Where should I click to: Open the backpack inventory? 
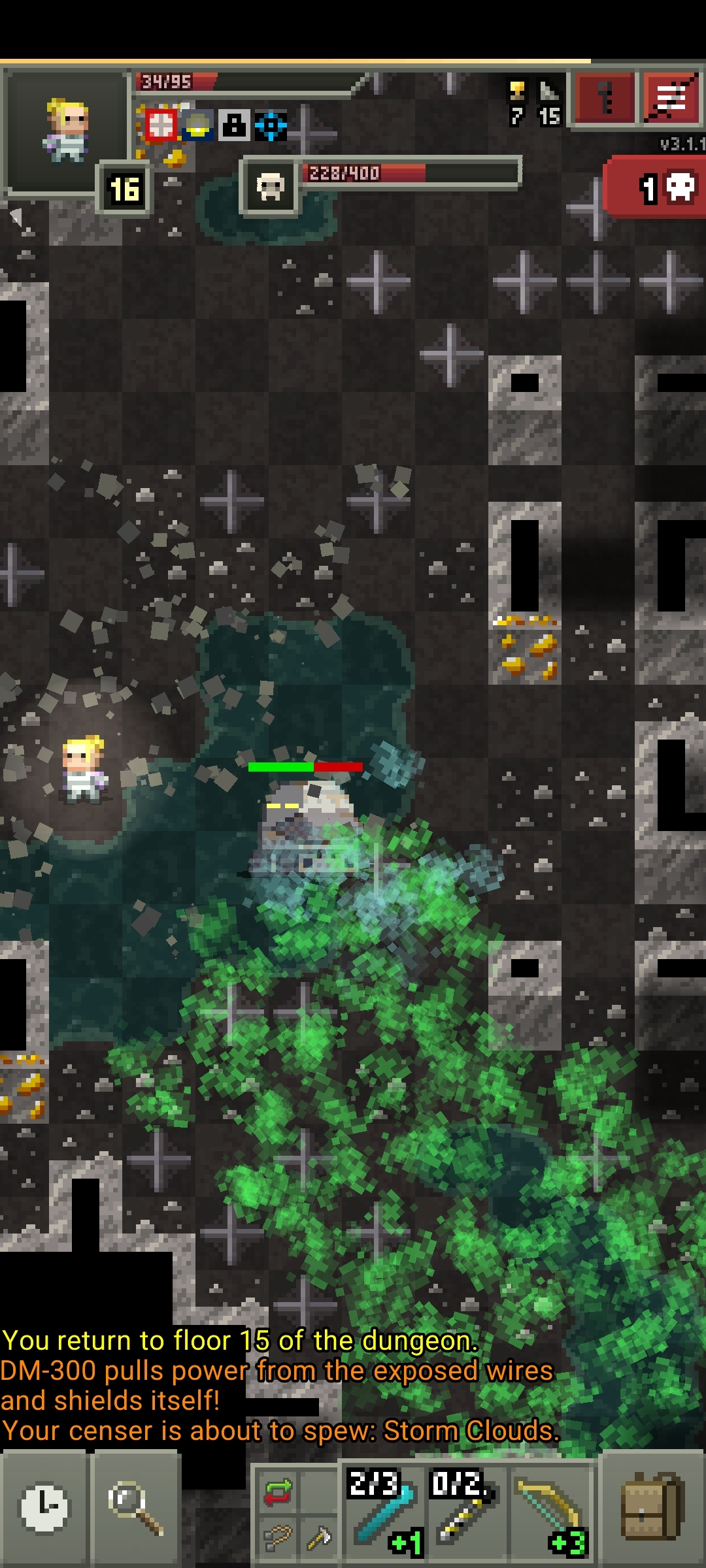[652, 1508]
